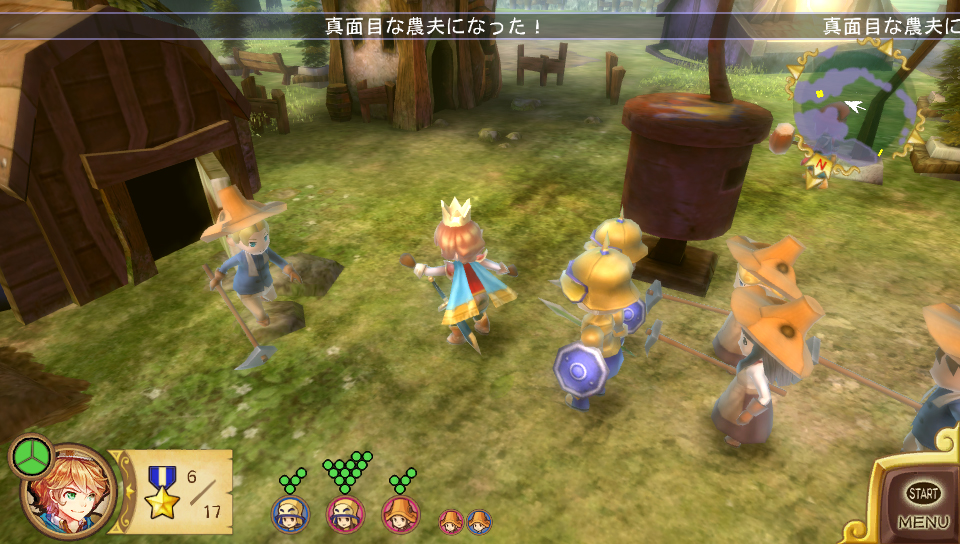This screenshot has height=544, width=960.
Task: Select the king's character portrait
Action: 68,492
